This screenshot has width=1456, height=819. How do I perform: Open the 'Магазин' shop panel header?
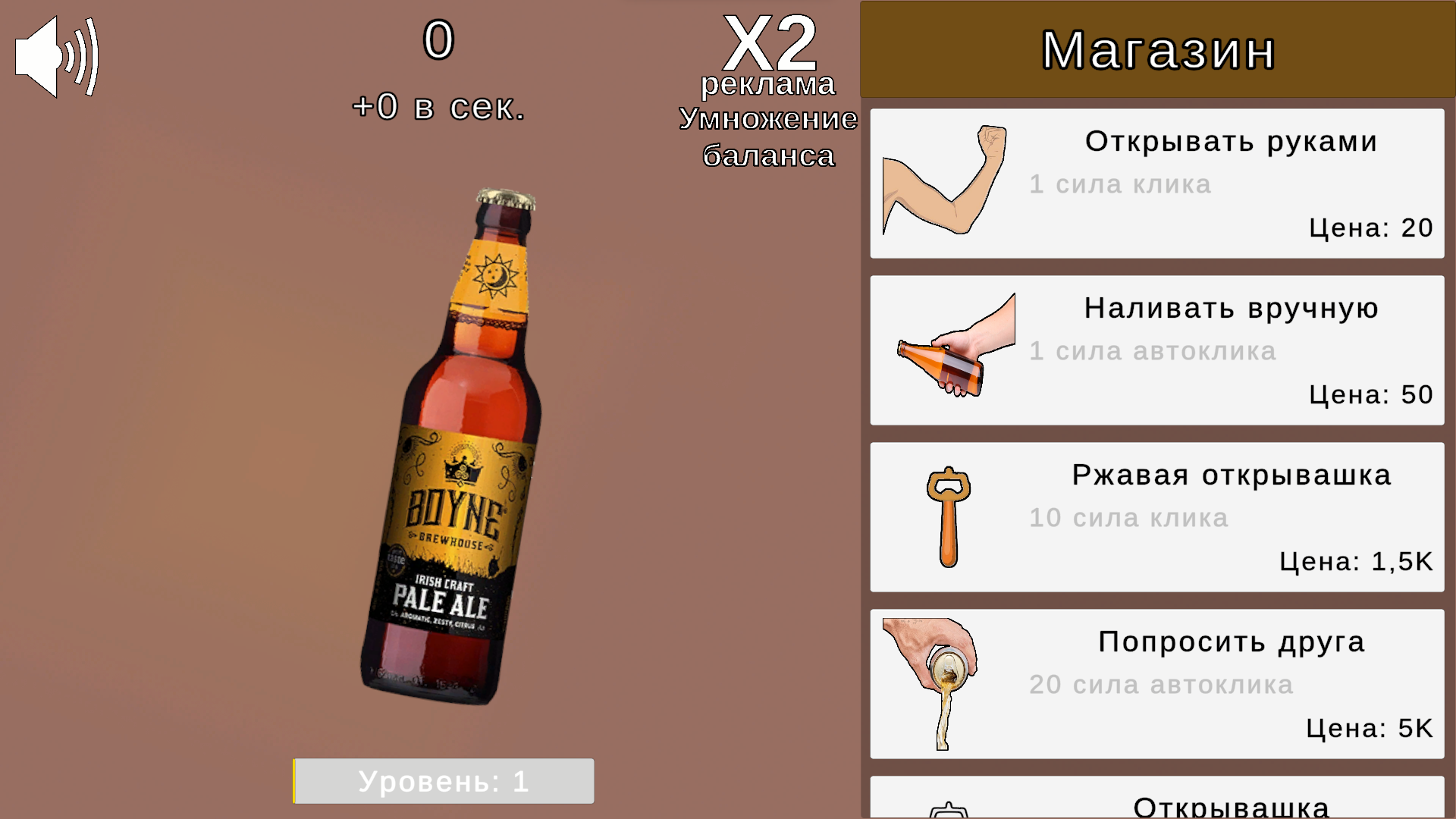pos(1156,49)
